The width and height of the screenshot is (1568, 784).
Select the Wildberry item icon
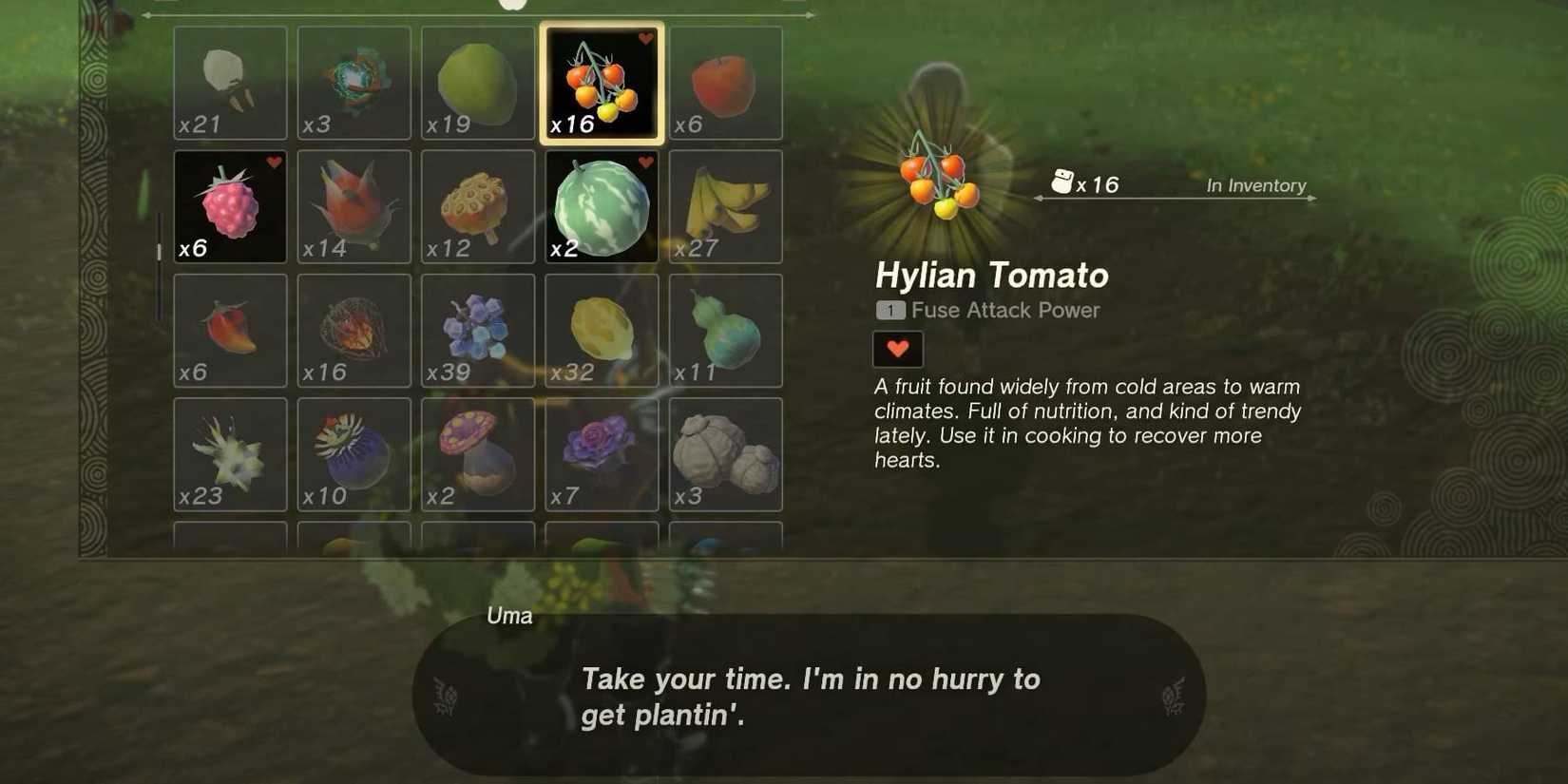[x=230, y=206]
